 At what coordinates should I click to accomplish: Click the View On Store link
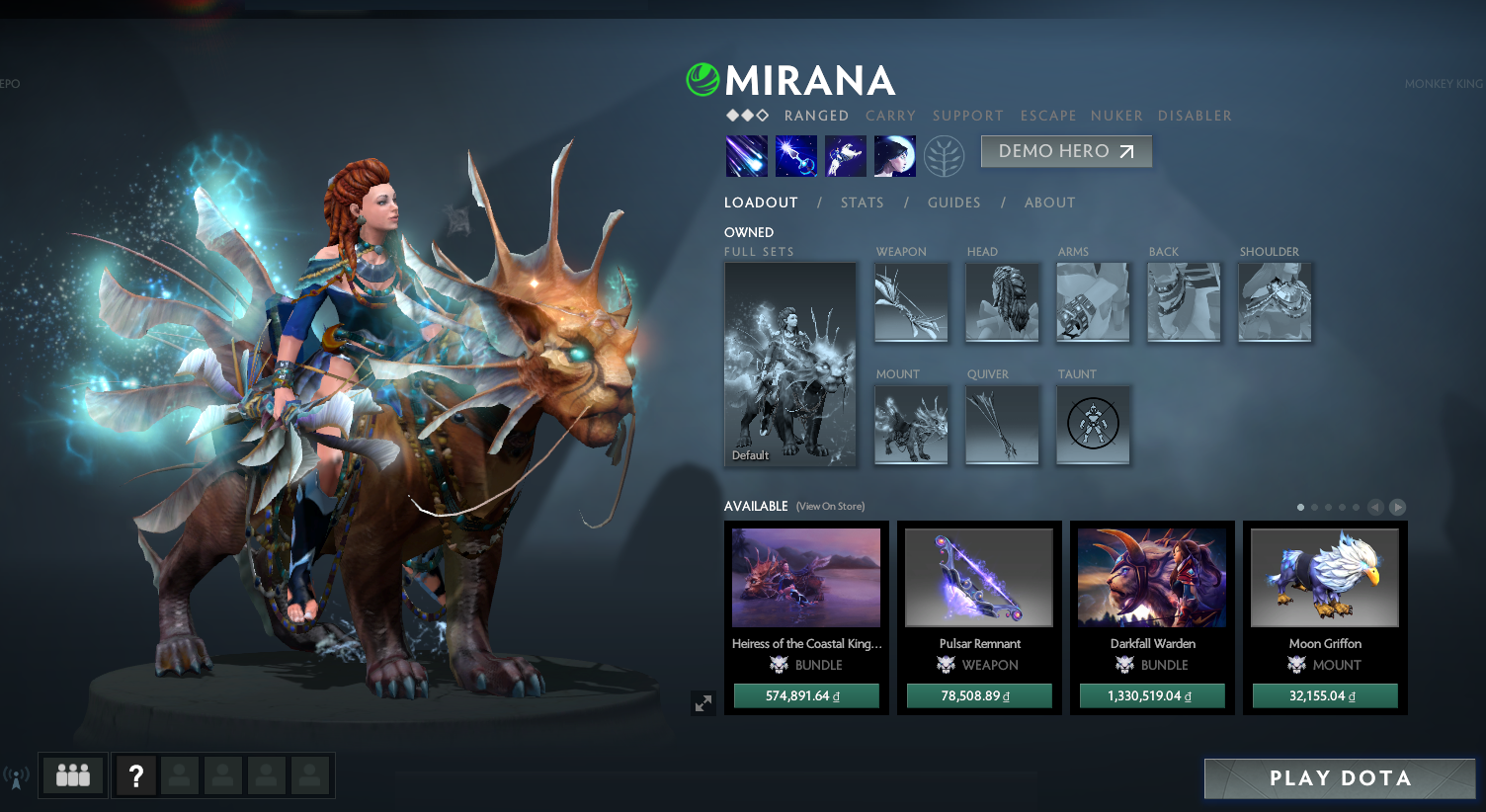click(830, 507)
